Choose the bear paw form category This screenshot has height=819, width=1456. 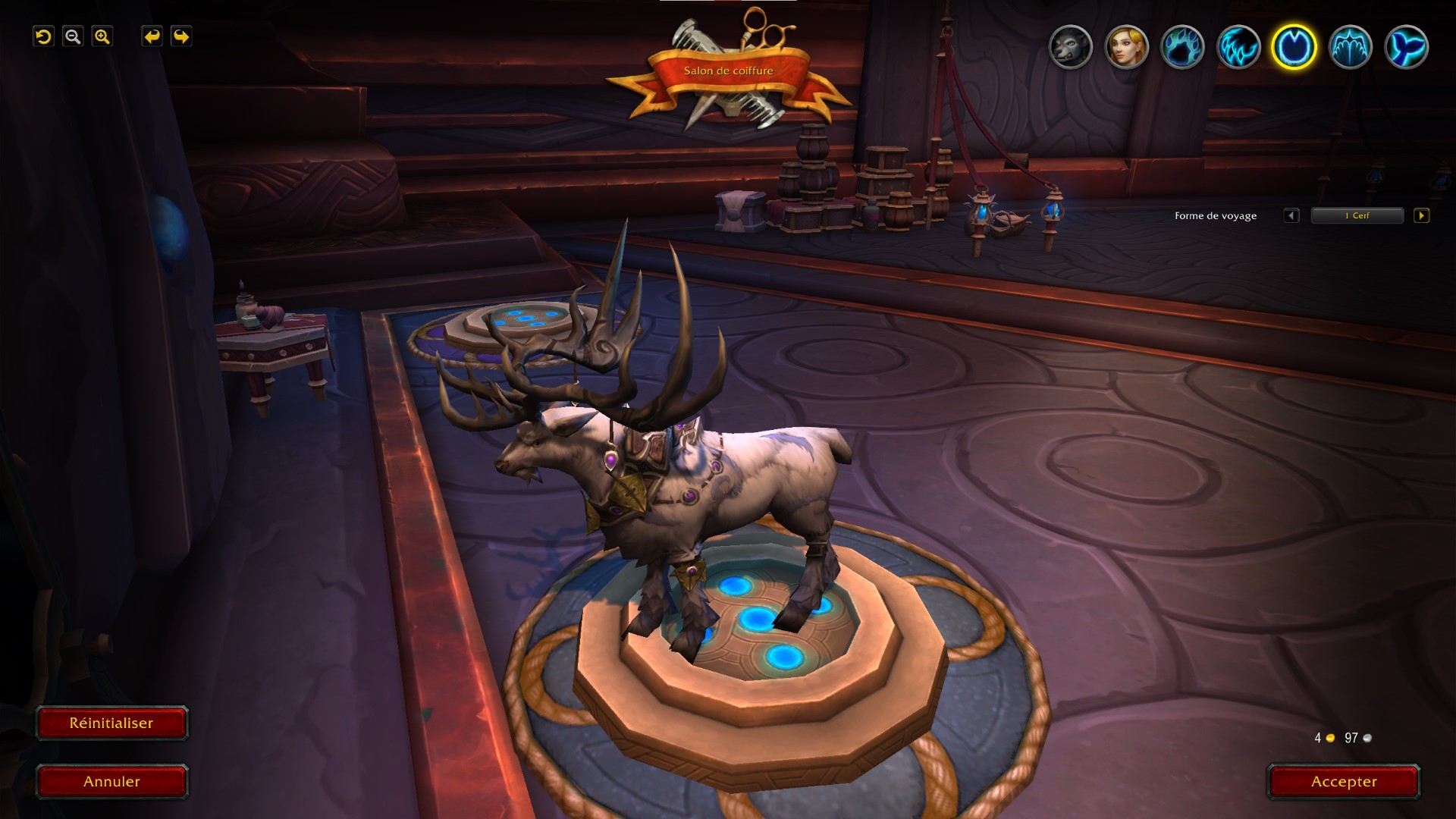(1182, 47)
